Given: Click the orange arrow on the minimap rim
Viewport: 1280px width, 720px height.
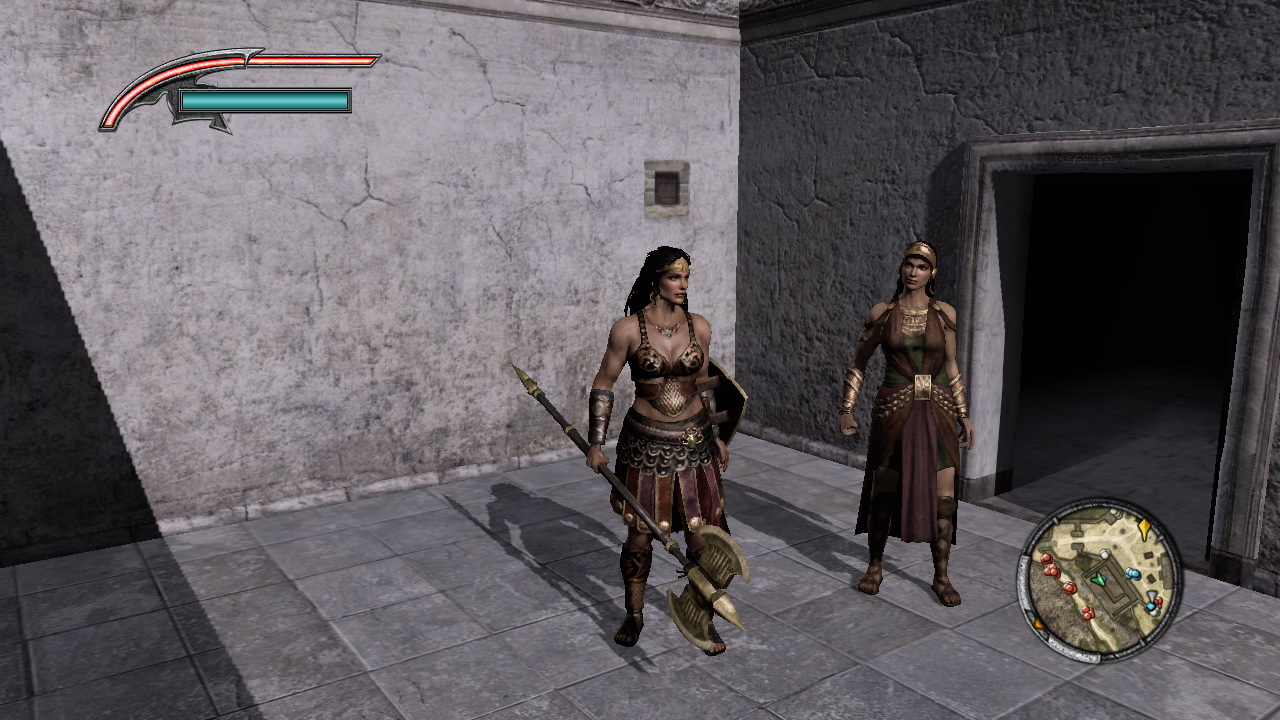Looking at the screenshot, I should [x=1039, y=624].
